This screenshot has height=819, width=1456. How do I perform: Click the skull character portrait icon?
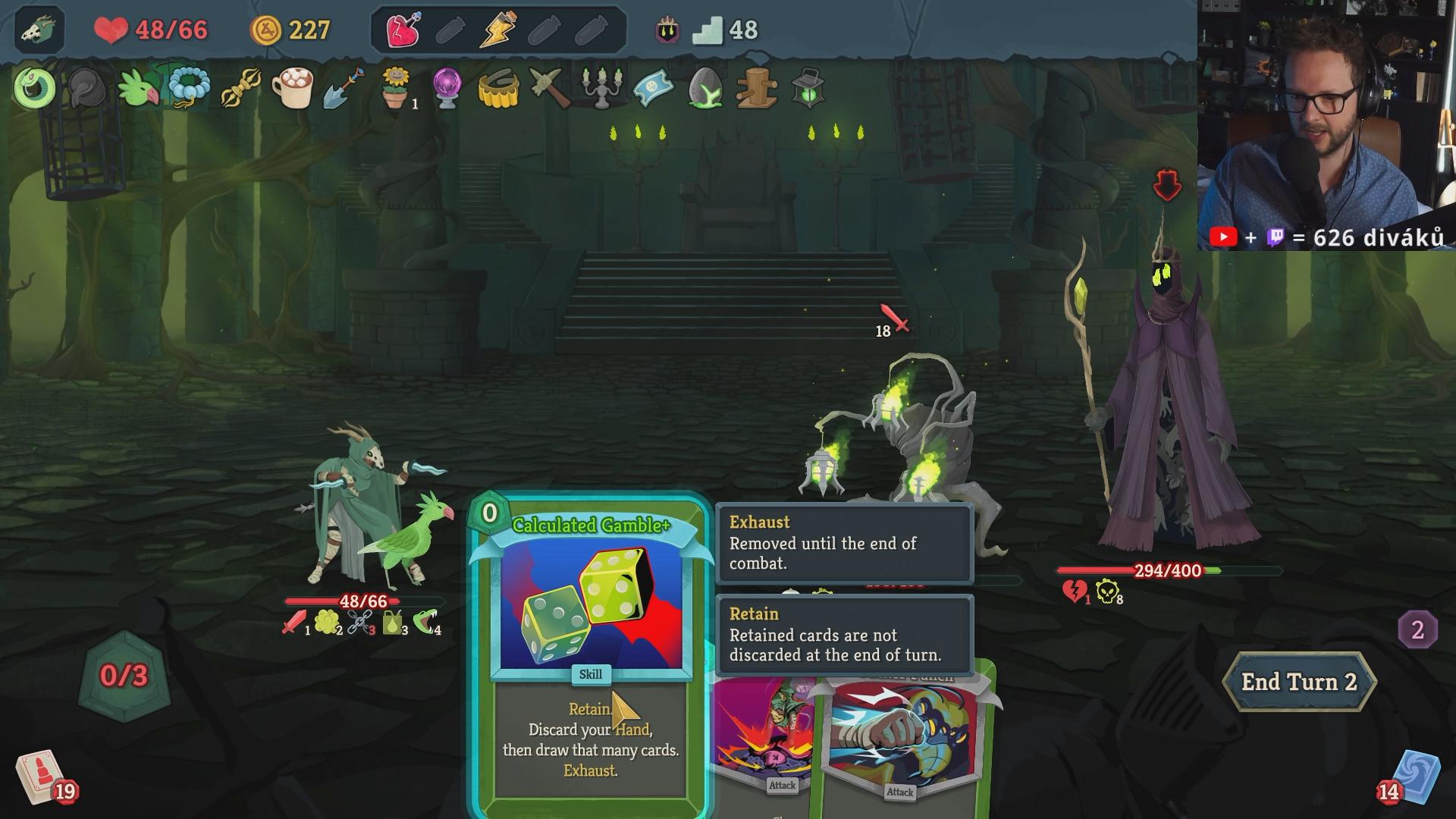pos(39,30)
